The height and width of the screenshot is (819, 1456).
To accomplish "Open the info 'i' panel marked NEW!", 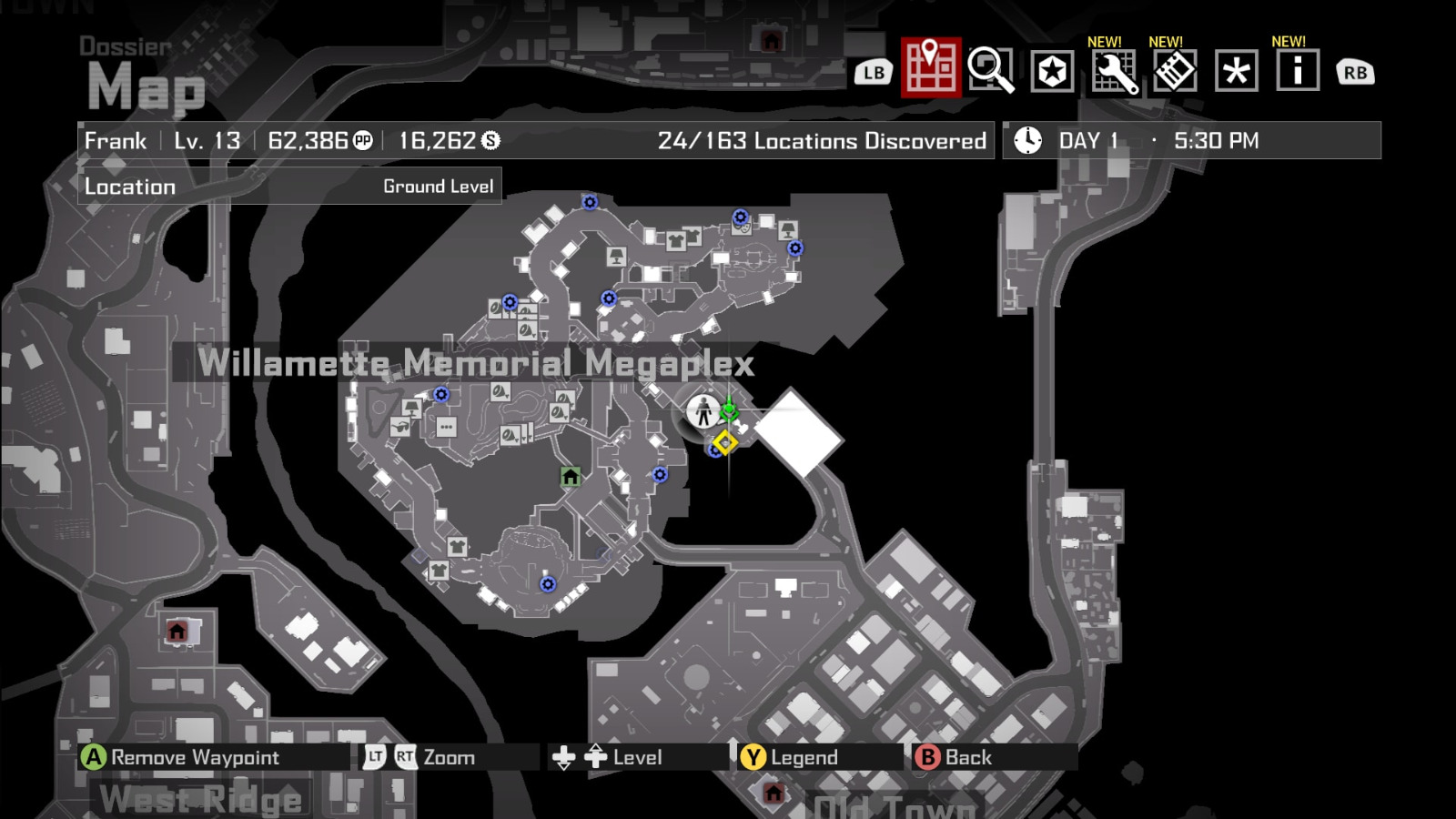I will (1296, 69).
